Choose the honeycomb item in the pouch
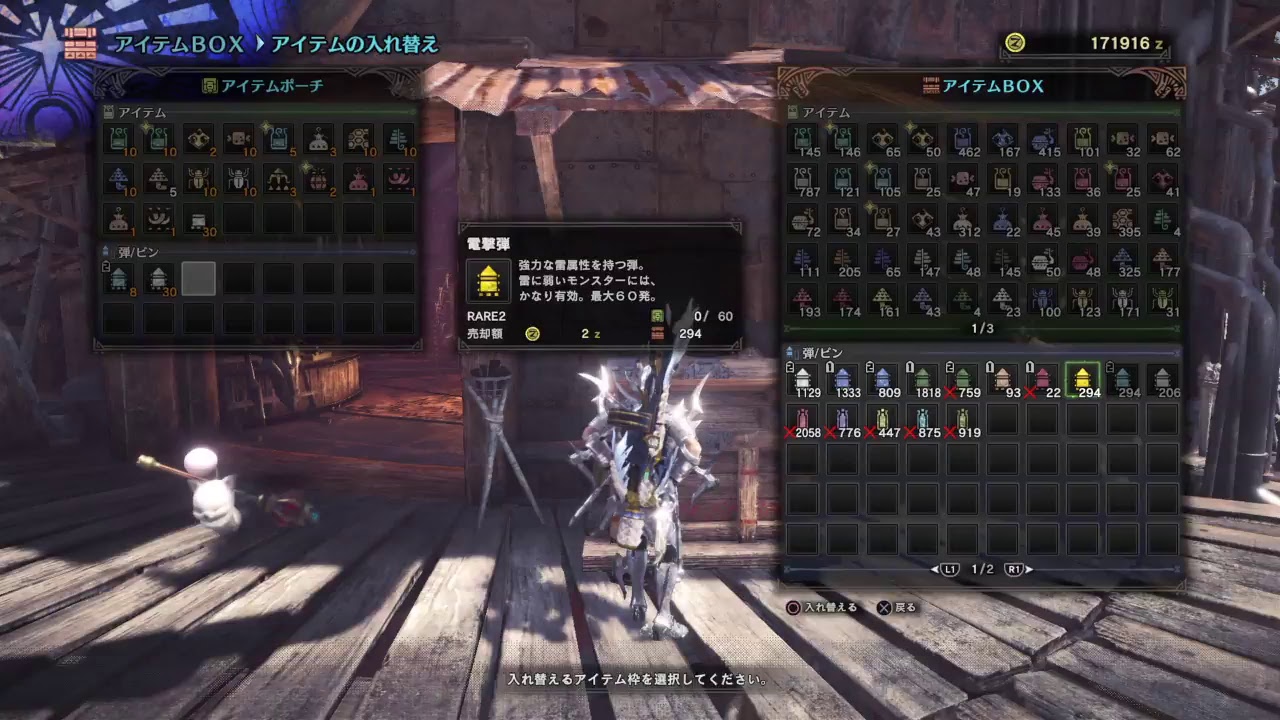Screen dimensions: 1280x720 click(358, 140)
